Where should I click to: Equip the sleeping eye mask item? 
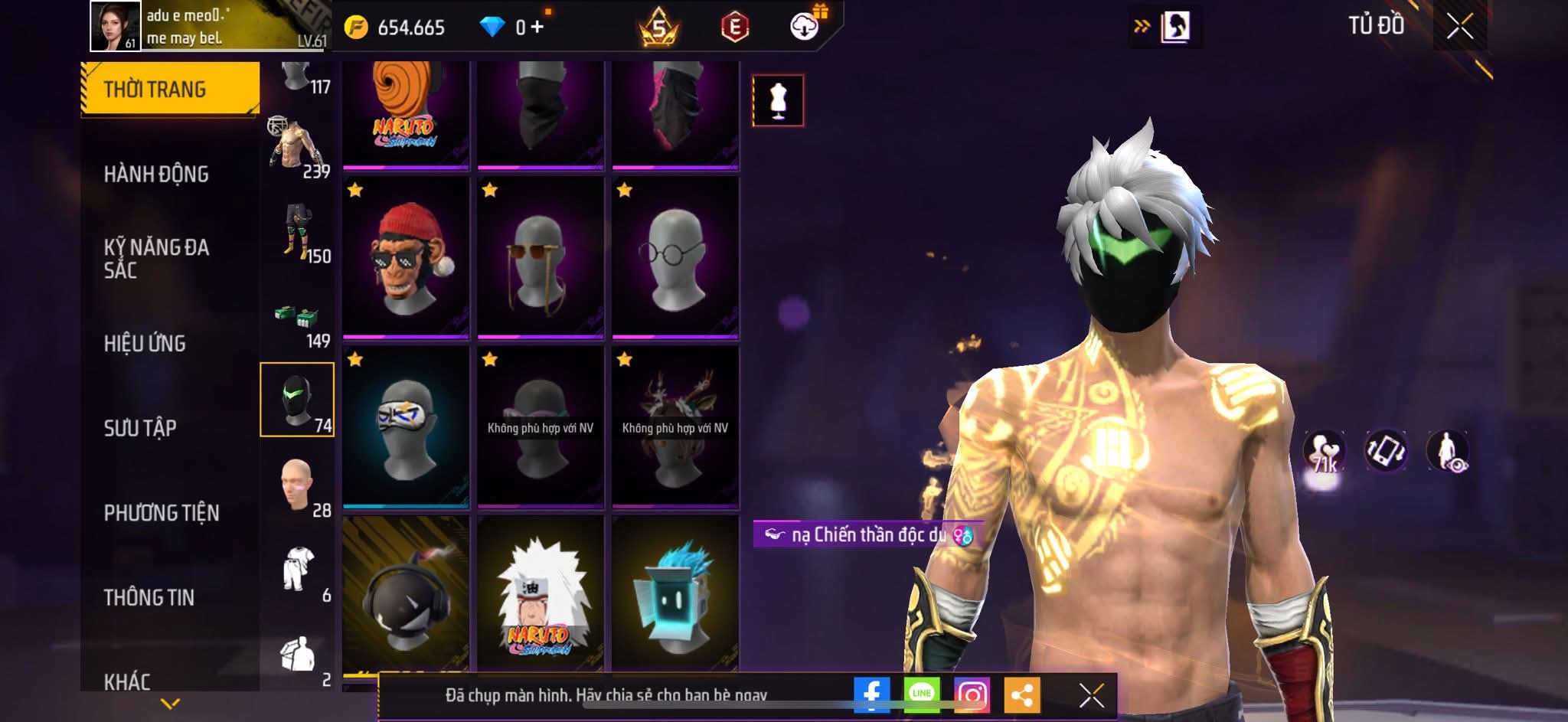tap(406, 426)
